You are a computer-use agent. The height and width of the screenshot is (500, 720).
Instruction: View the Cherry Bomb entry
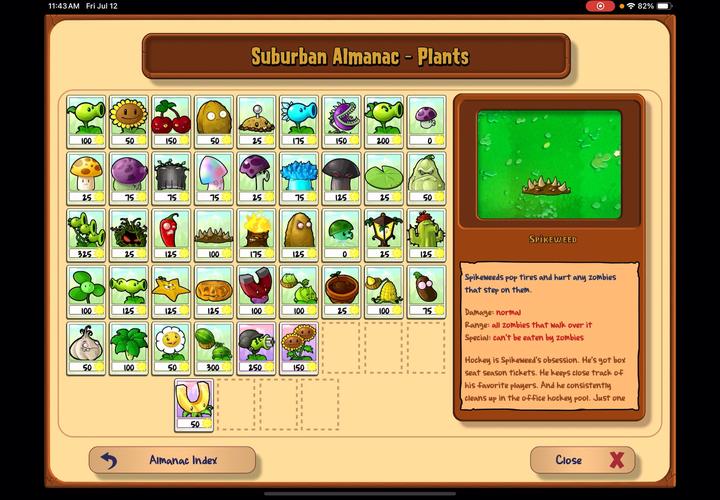click(x=171, y=121)
